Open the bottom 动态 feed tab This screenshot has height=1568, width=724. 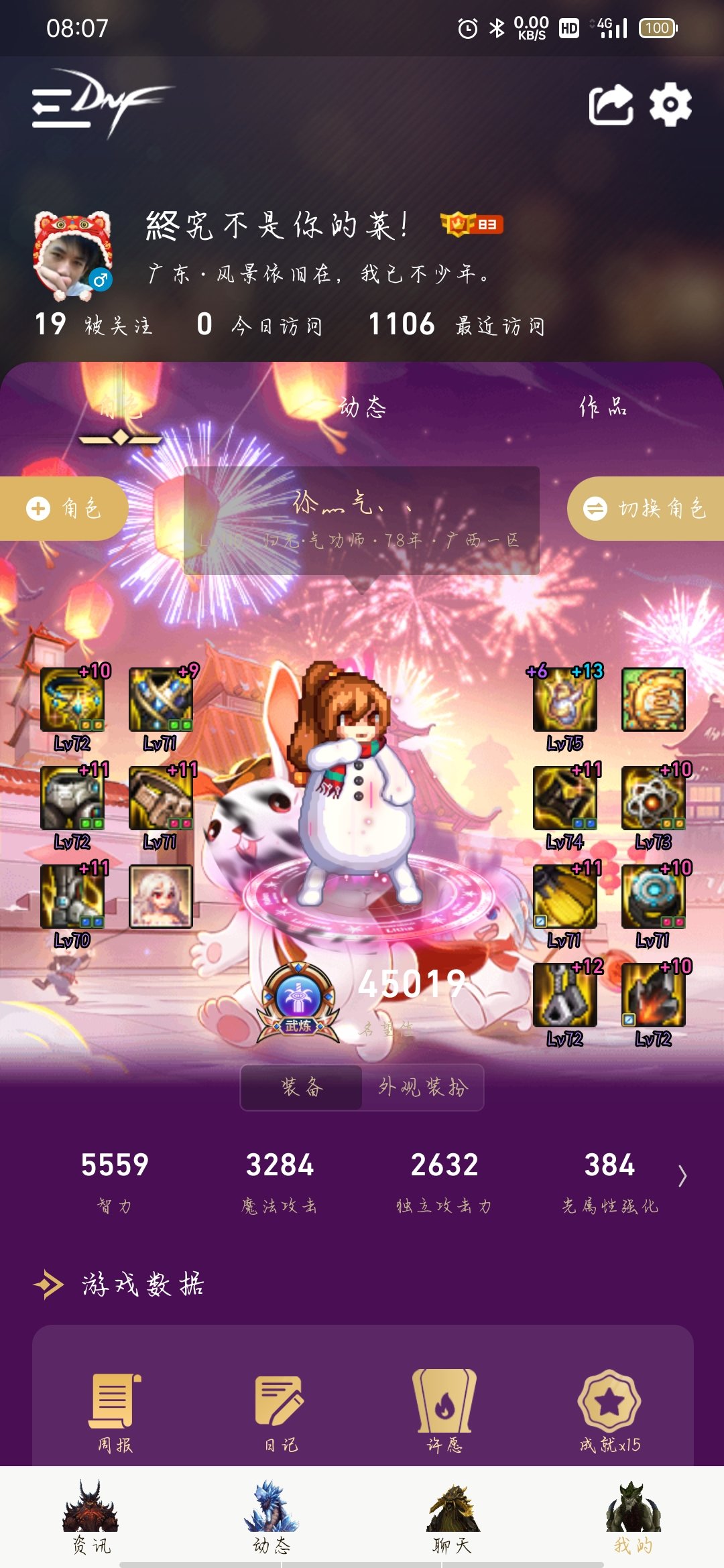point(271,1517)
